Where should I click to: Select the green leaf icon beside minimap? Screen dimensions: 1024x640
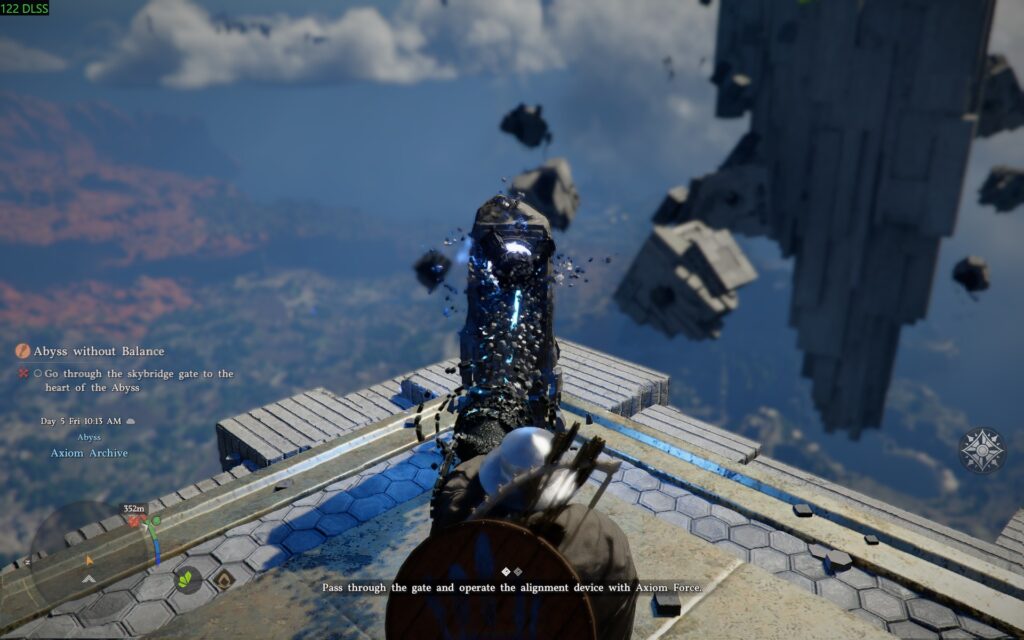point(186,578)
